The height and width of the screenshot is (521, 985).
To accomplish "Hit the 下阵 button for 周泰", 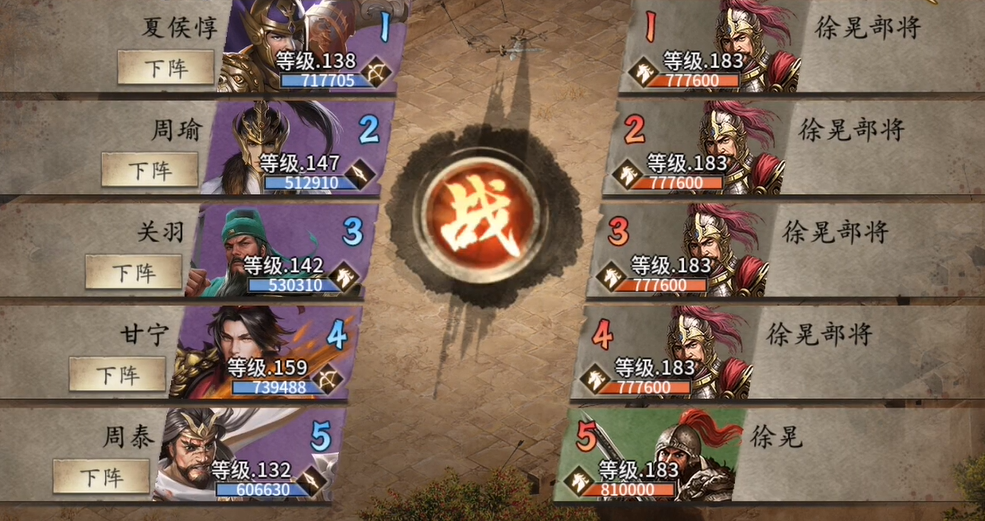I will [x=101, y=476].
